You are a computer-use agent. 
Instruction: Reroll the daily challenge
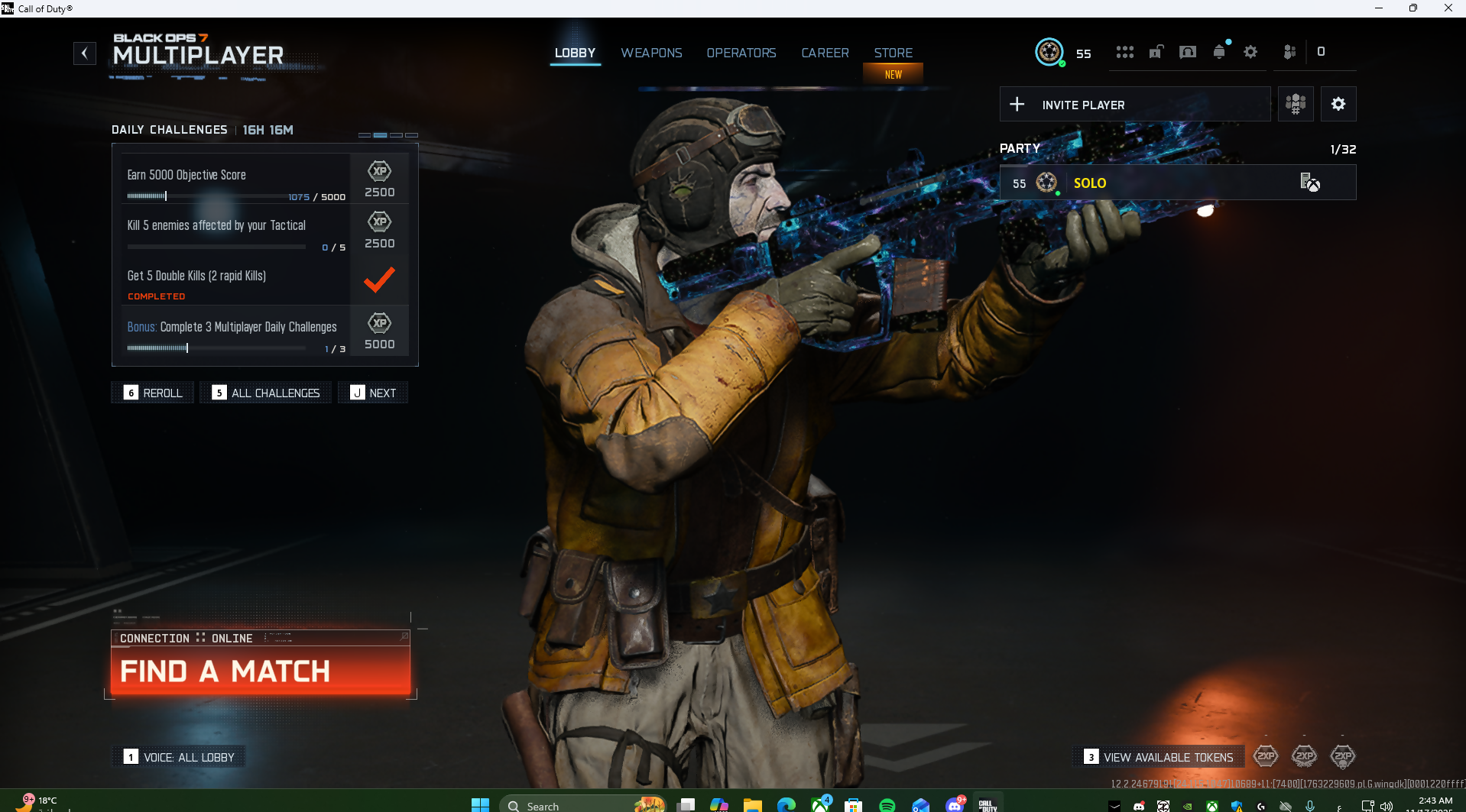(x=154, y=393)
